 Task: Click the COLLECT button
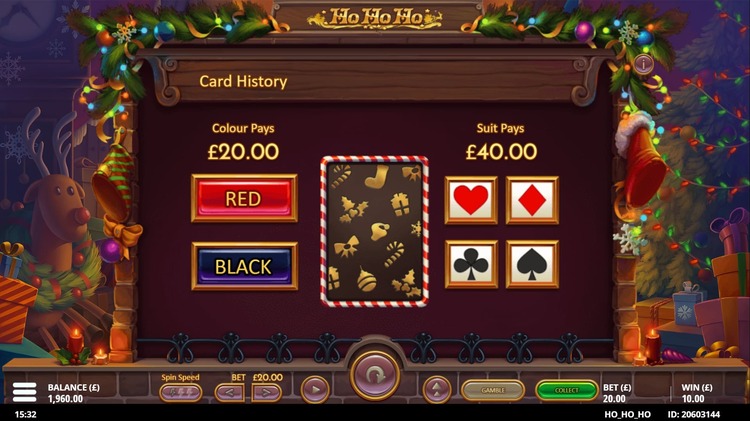pyautogui.click(x=566, y=390)
